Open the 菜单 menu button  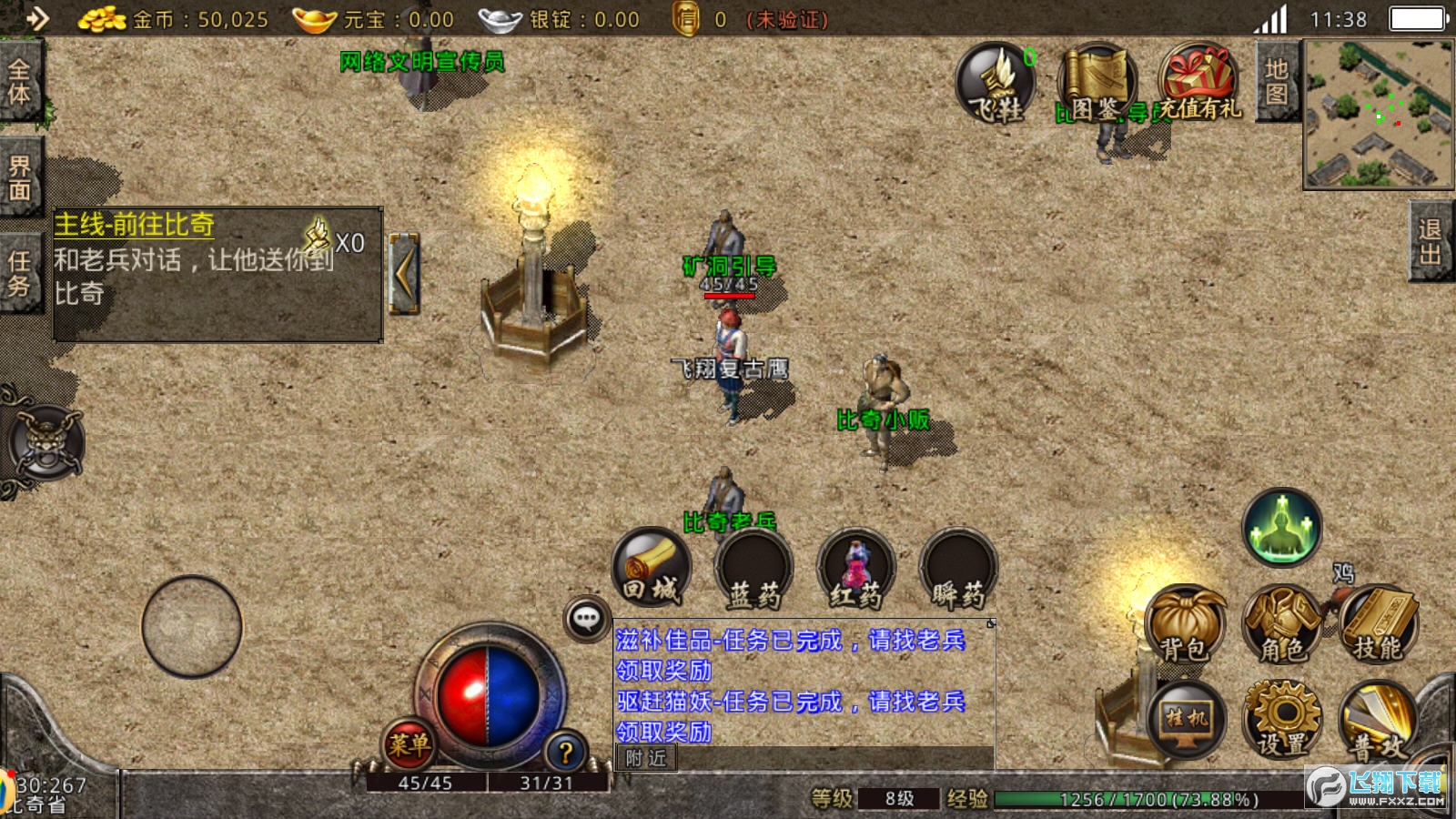pos(409,744)
